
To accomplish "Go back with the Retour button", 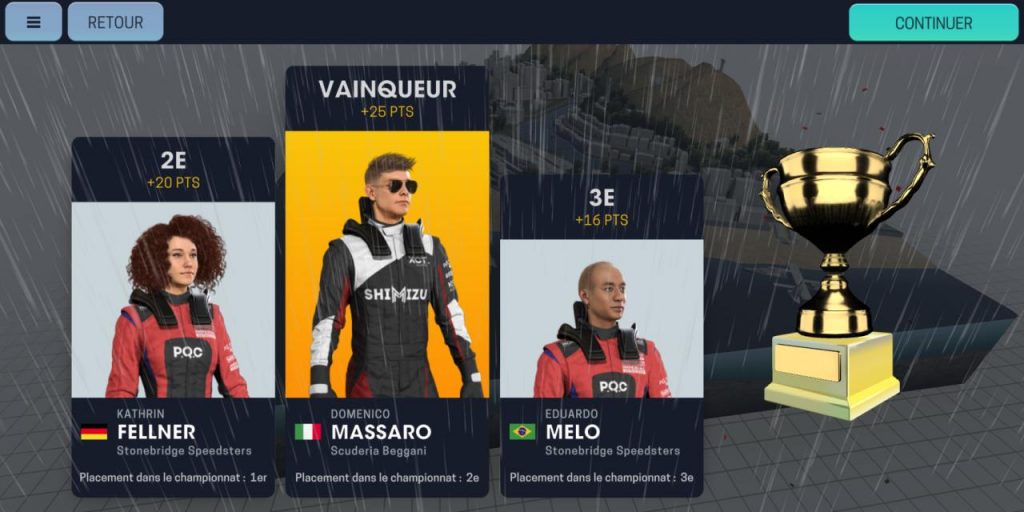I will [115, 22].
